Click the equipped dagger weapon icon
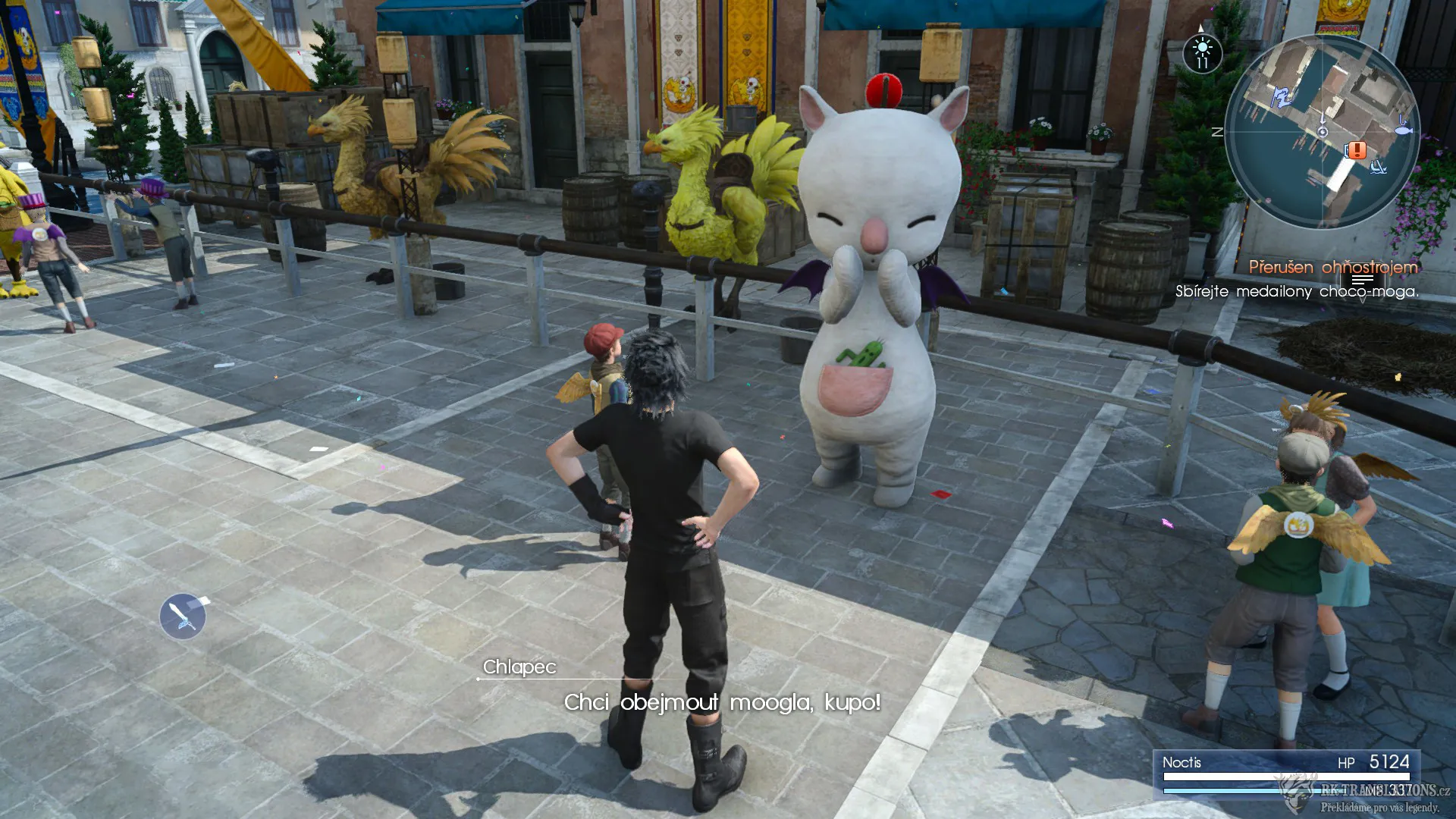This screenshot has width=1456, height=819. click(x=182, y=616)
